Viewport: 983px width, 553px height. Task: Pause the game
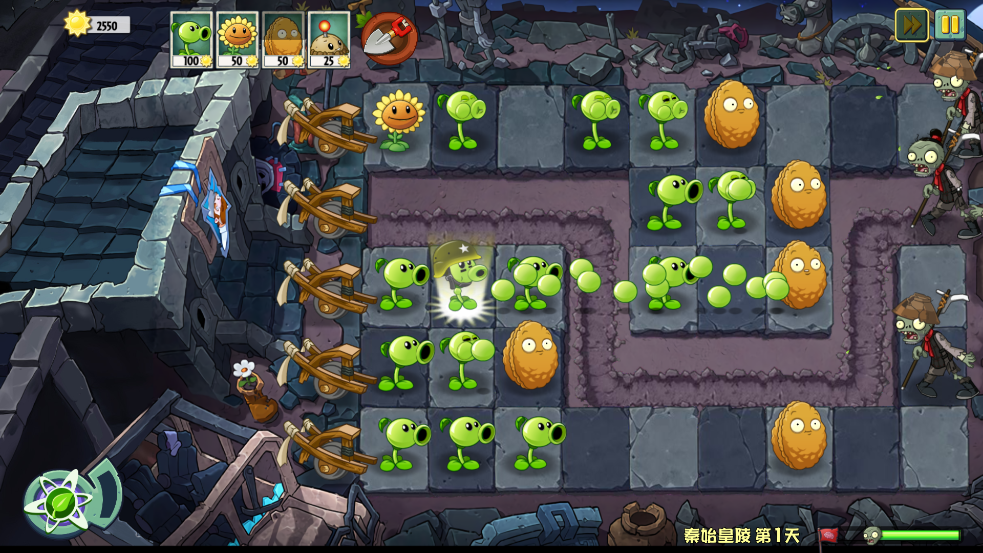949,24
